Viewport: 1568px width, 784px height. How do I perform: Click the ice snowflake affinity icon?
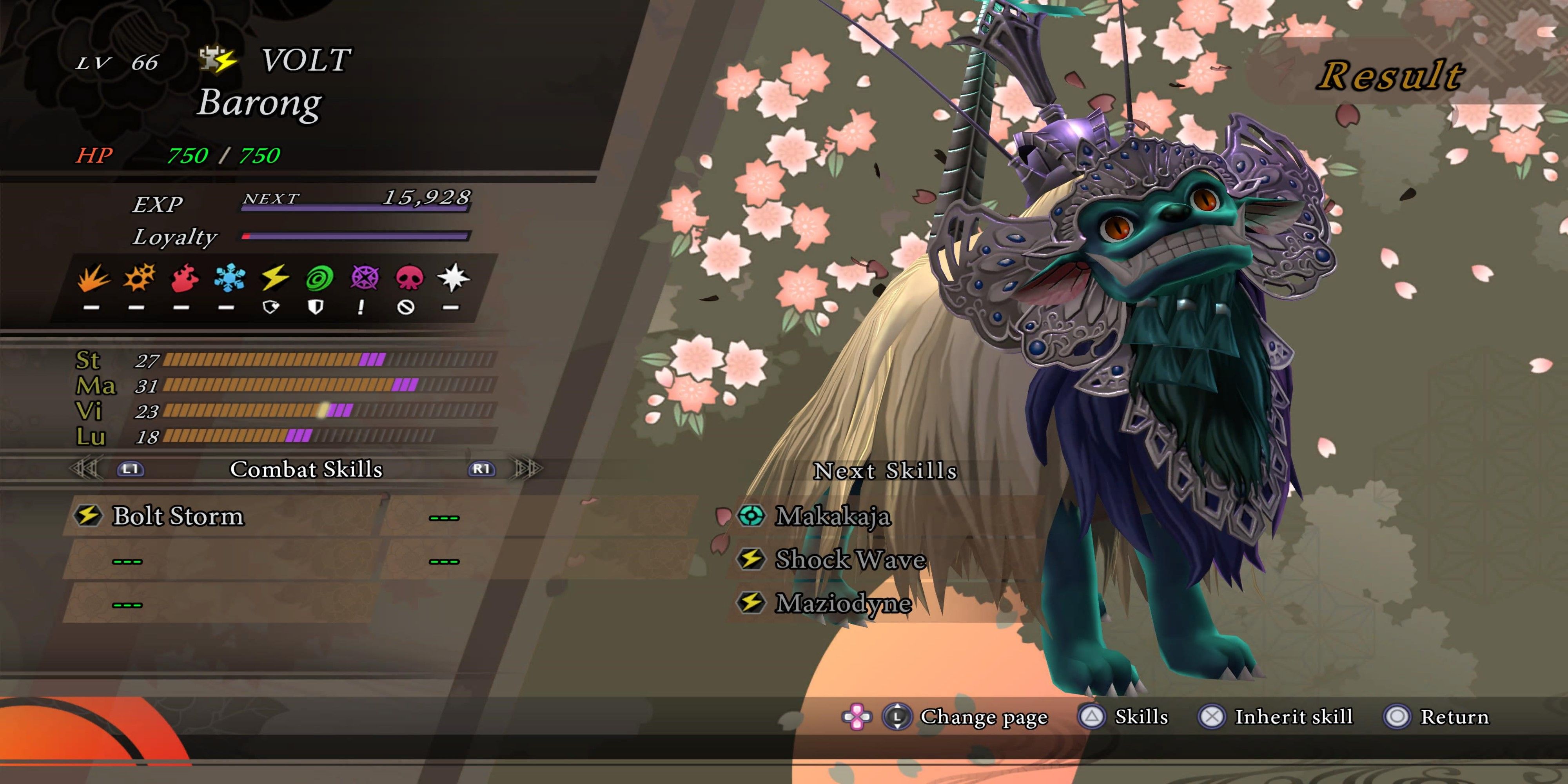pyautogui.click(x=229, y=278)
